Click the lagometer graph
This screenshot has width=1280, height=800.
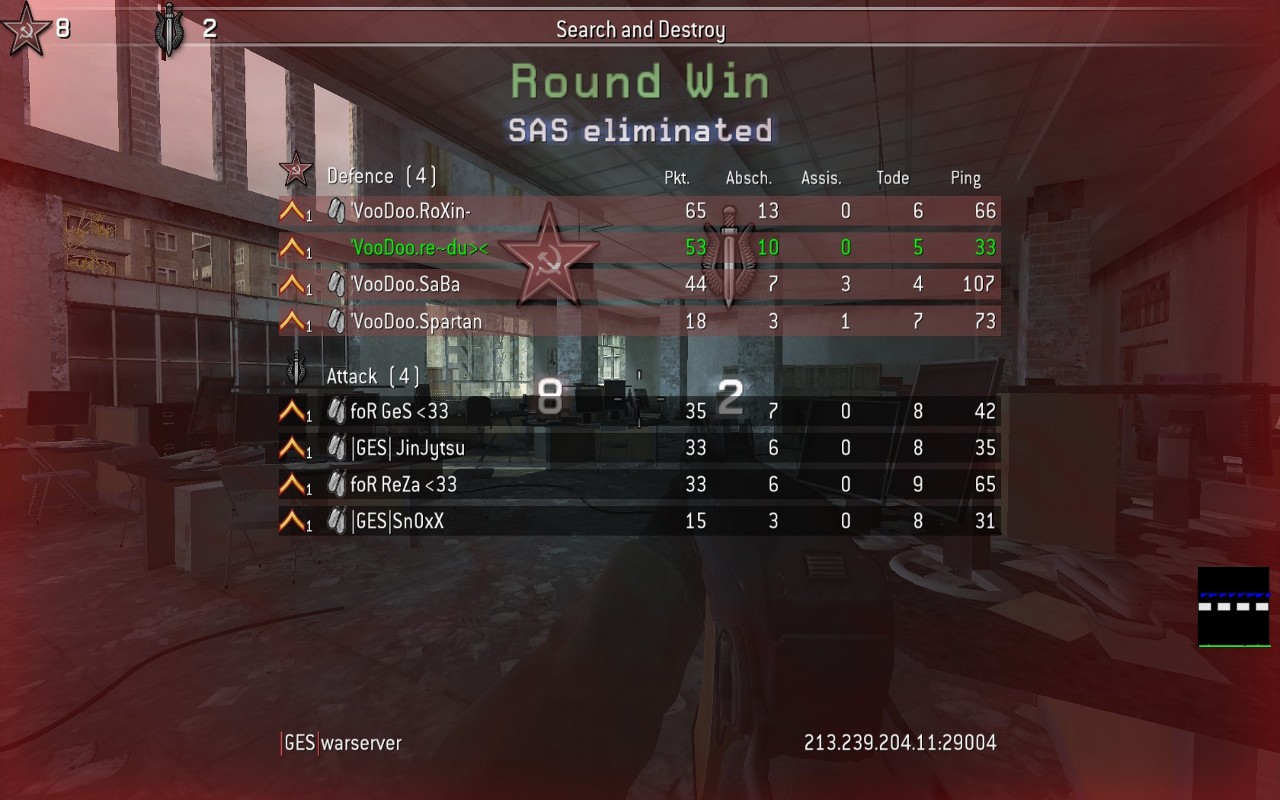(1233, 607)
